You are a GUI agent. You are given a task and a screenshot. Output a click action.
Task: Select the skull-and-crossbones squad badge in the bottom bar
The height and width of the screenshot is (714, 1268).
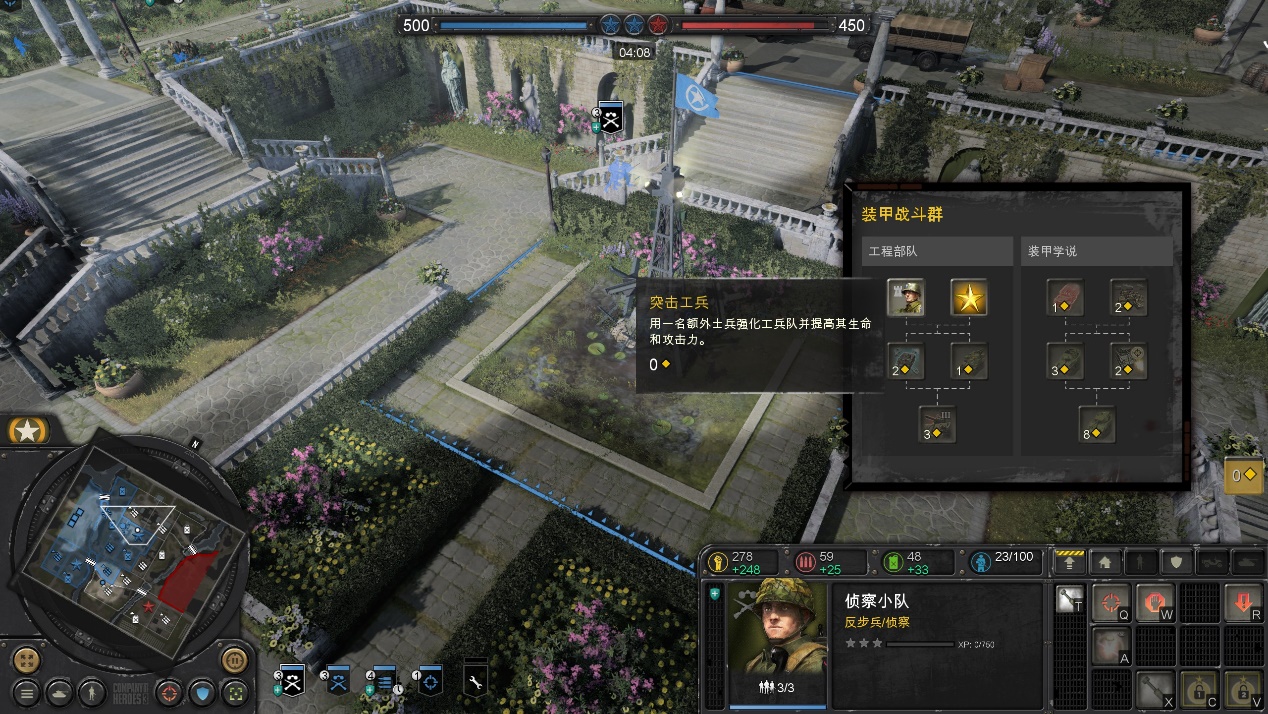291,682
